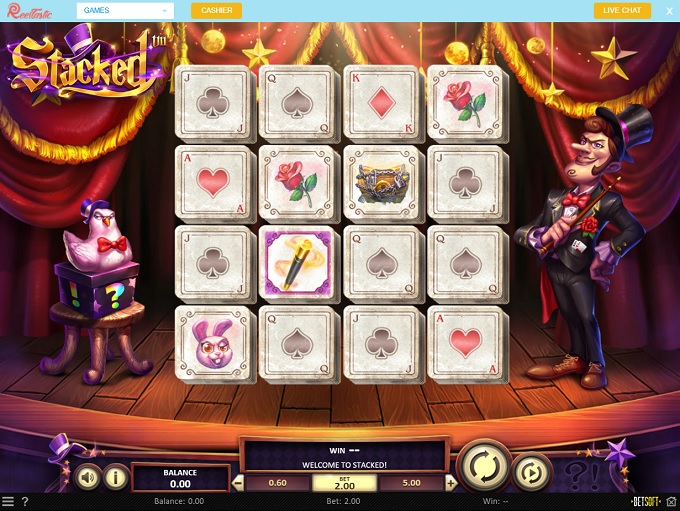Spin the reels with the large spin button
Viewport: 680px width, 511px height.
point(484,466)
